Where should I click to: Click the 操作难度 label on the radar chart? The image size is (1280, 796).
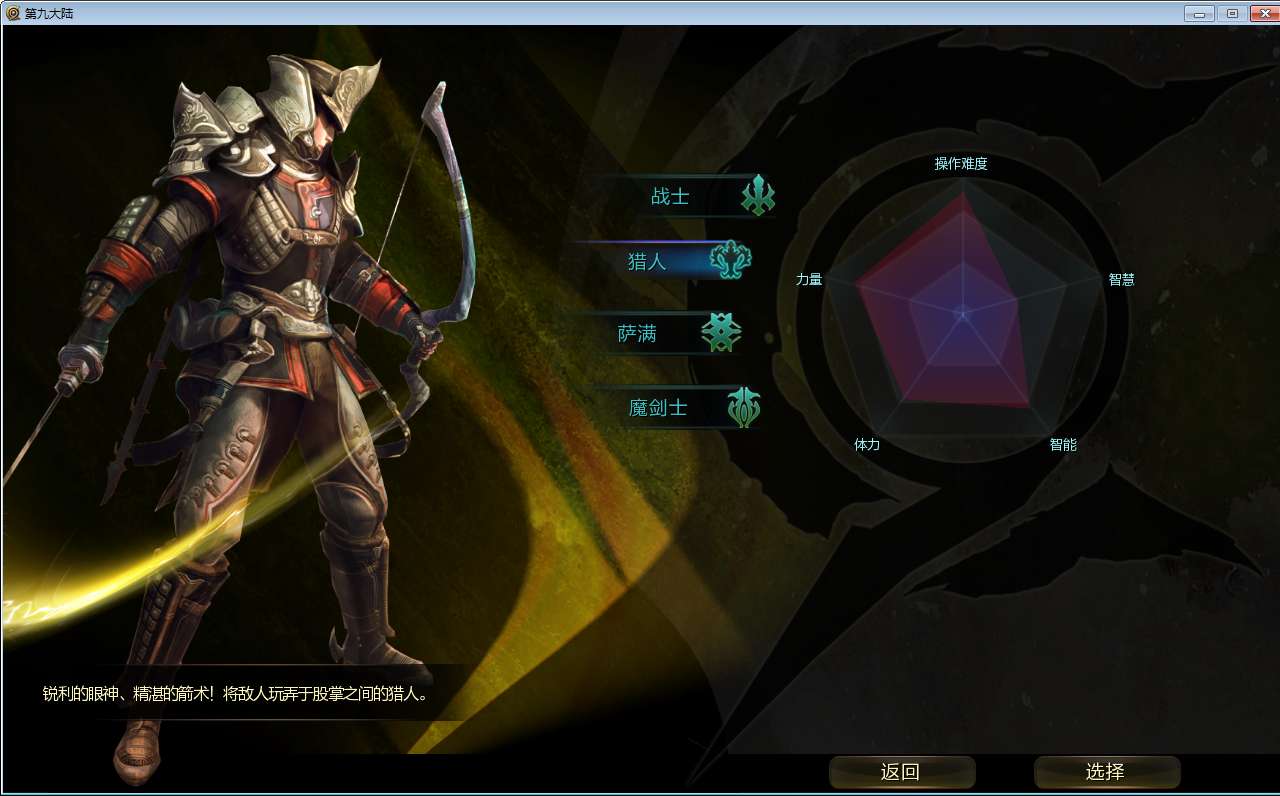963,163
